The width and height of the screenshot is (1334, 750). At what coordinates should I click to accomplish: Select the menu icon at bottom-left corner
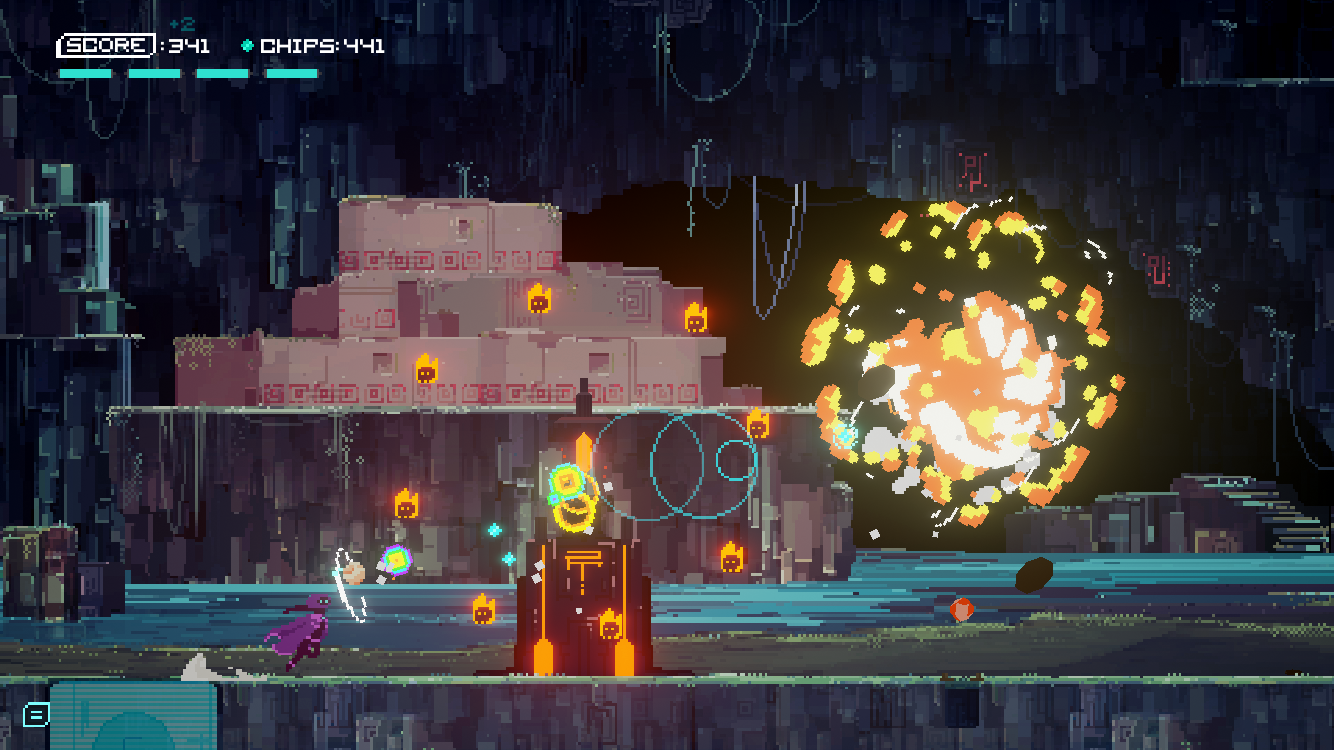[x=36, y=716]
